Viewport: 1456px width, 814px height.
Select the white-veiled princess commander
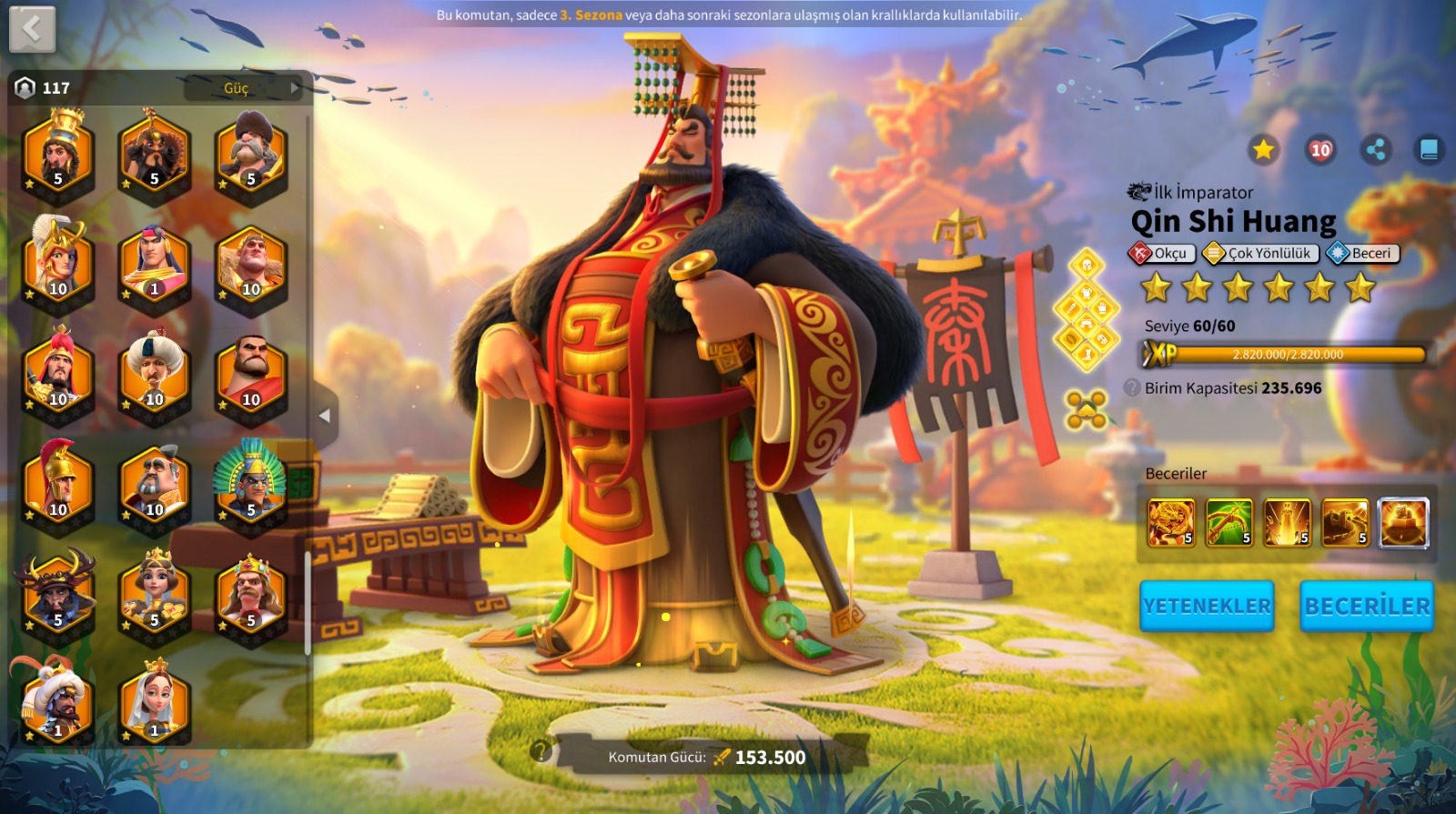tap(155, 702)
